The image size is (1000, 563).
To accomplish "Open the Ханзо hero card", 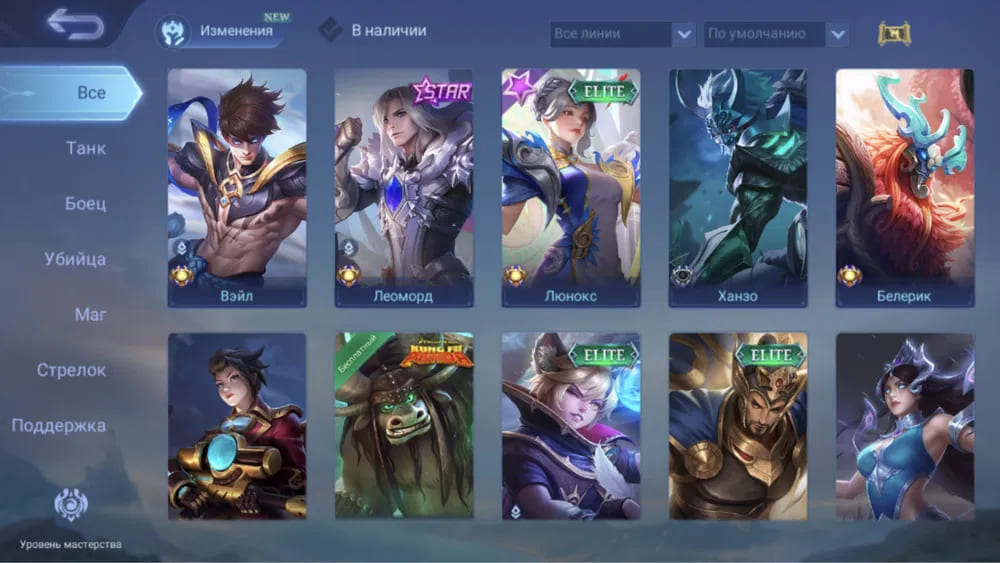I will [x=738, y=187].
